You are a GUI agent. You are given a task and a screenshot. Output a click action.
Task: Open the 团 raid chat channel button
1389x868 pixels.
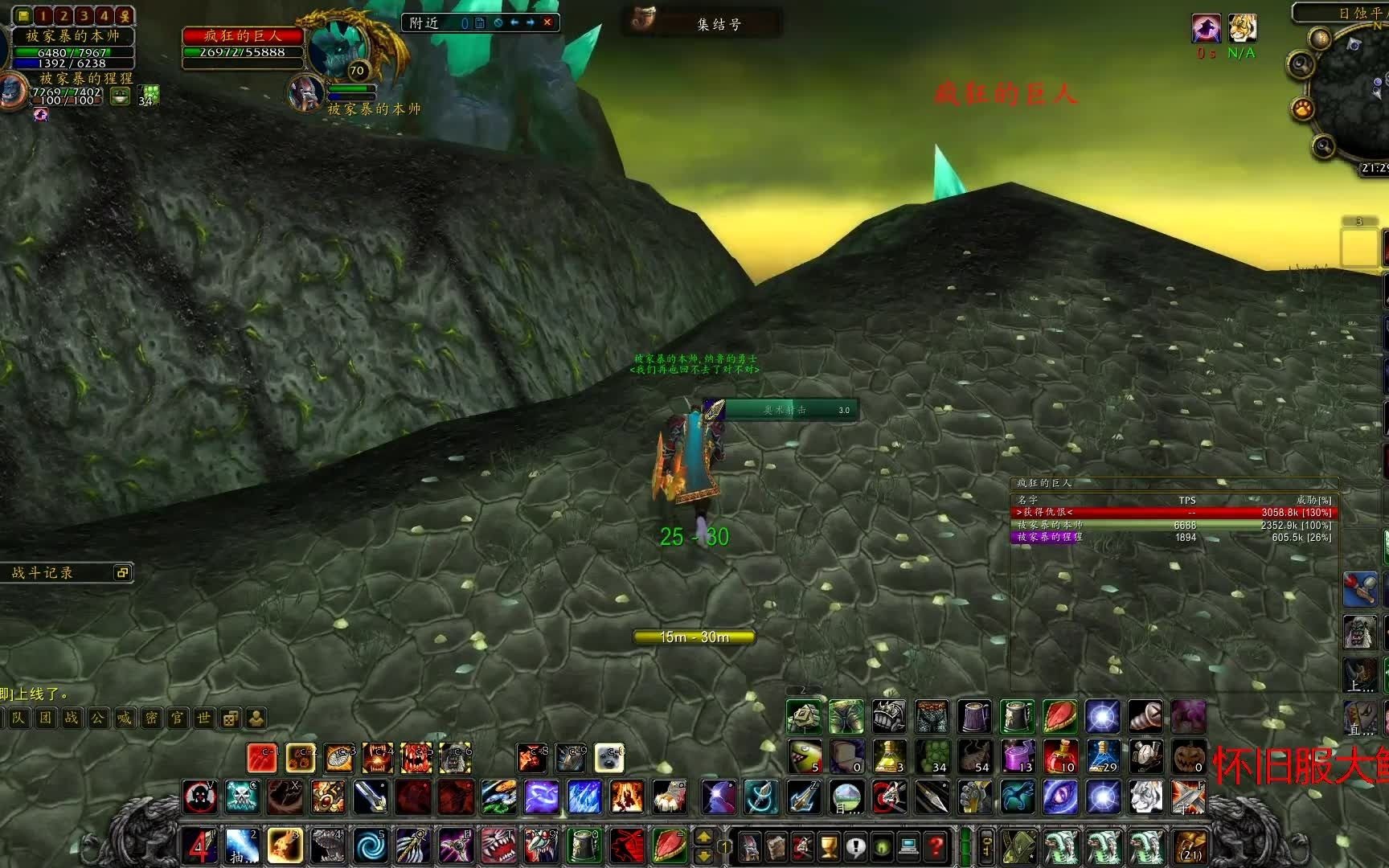pos(46,718)
